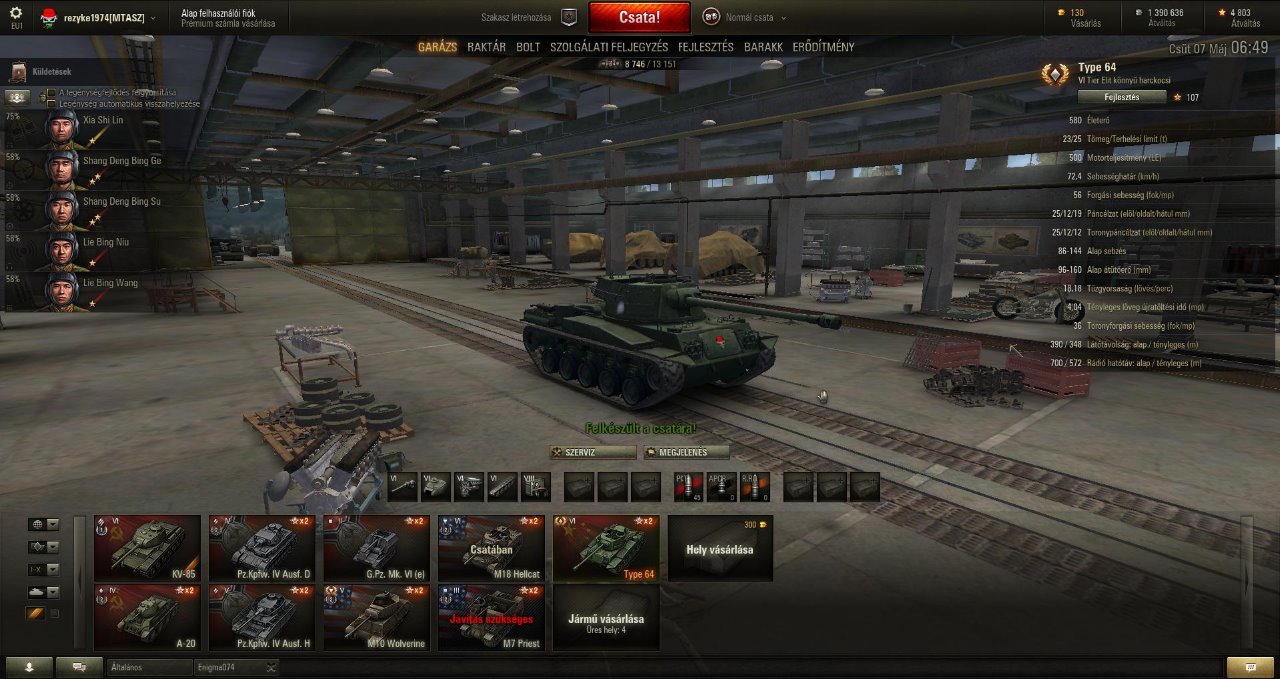Start battle with the red Csata! button
The height and width of the screenshot is (679, 1280).
[639, 17]
